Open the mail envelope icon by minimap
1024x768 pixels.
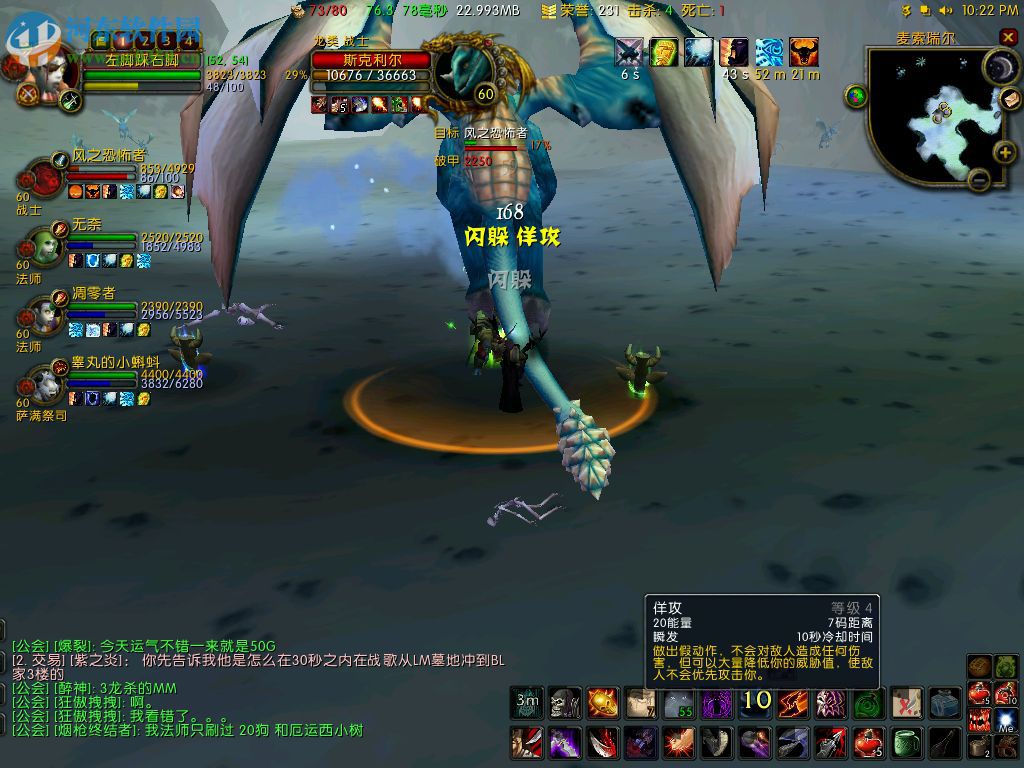[x=1010, y=99]
